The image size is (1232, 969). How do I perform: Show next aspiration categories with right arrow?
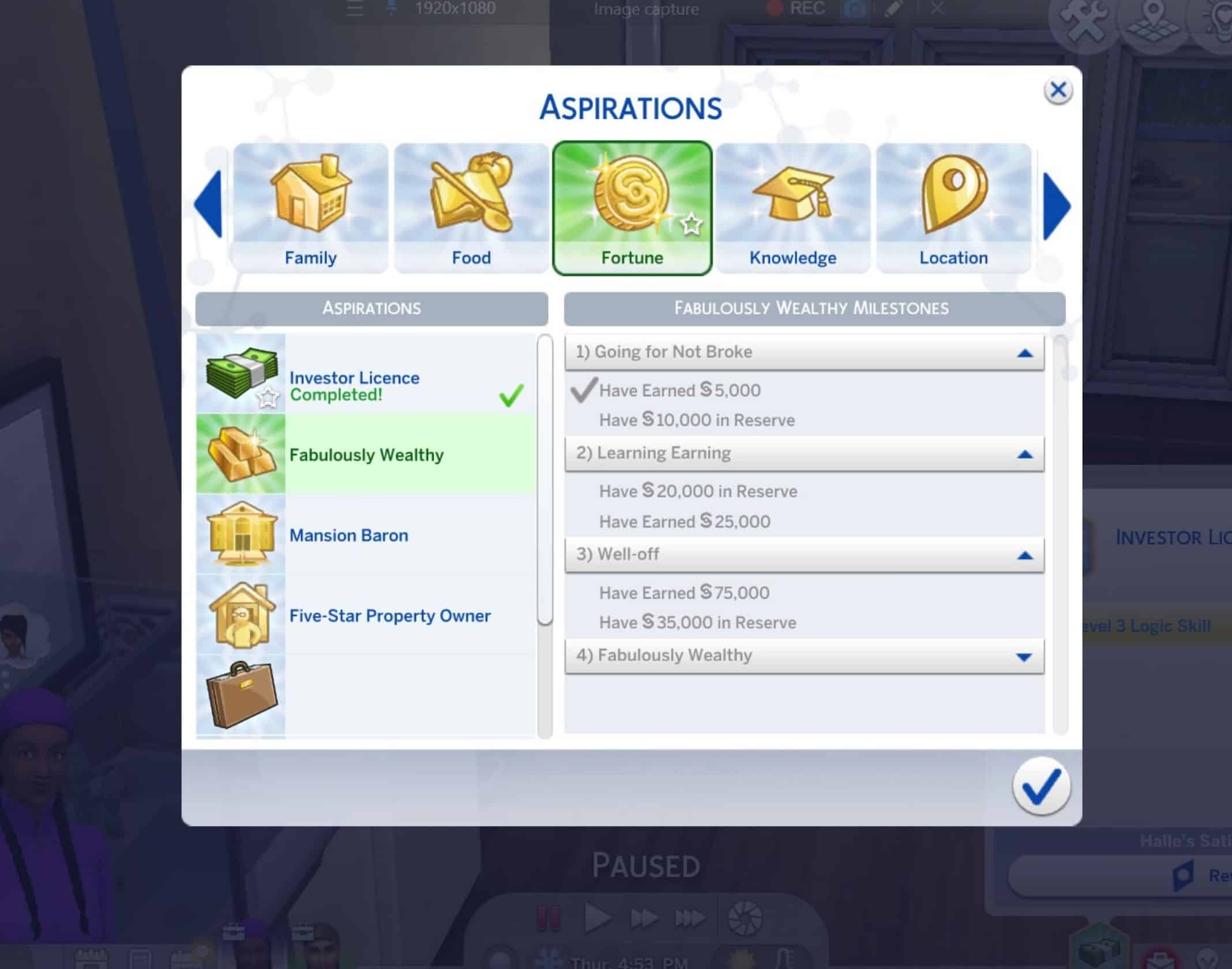pos(1057,206)
